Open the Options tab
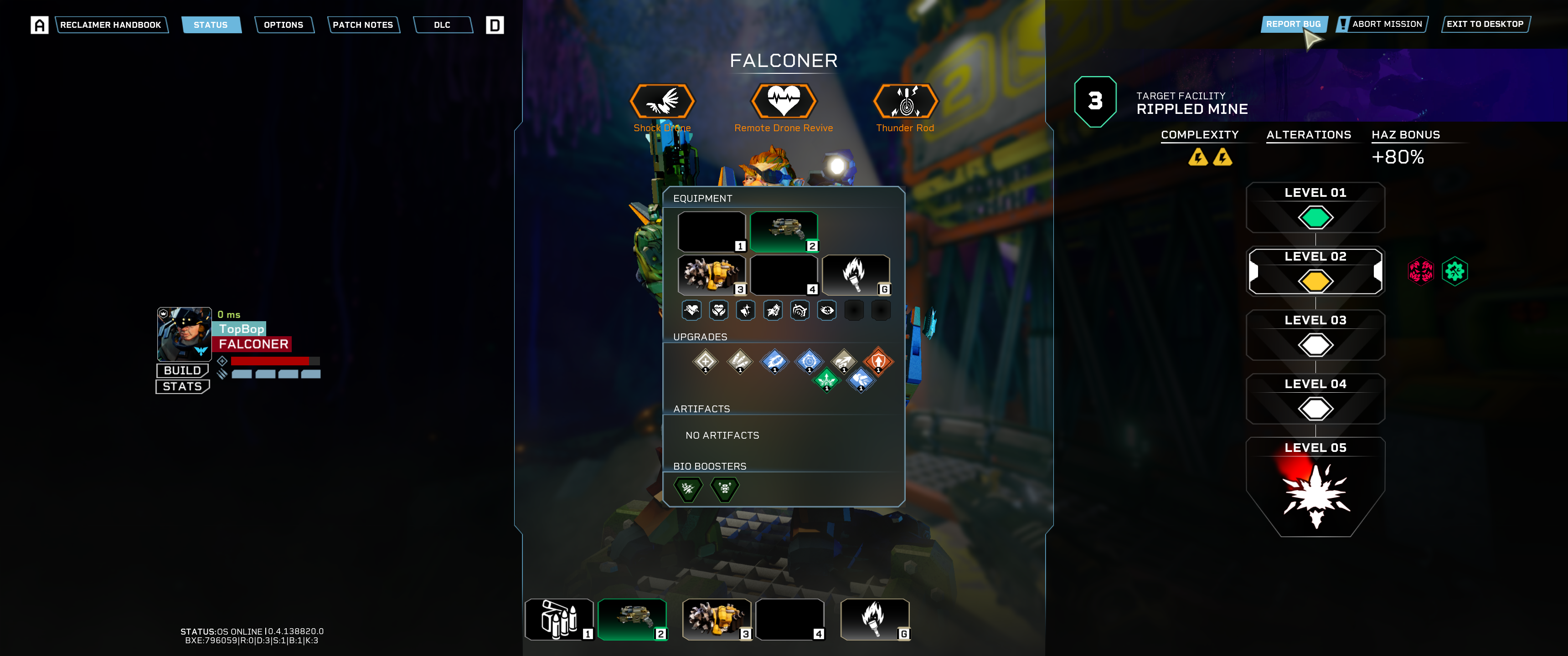This screenshot has height=656, width=1568. click(x=283, y=25)
